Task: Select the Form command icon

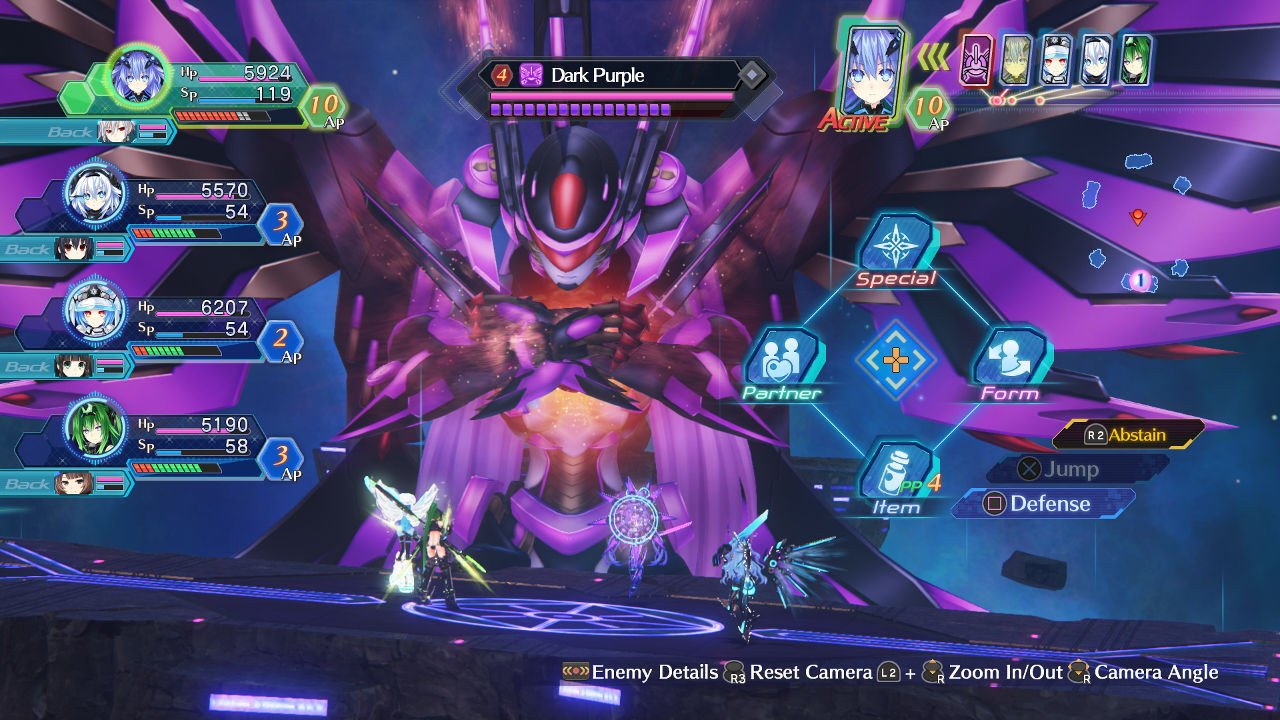Action: [1011, 356]
